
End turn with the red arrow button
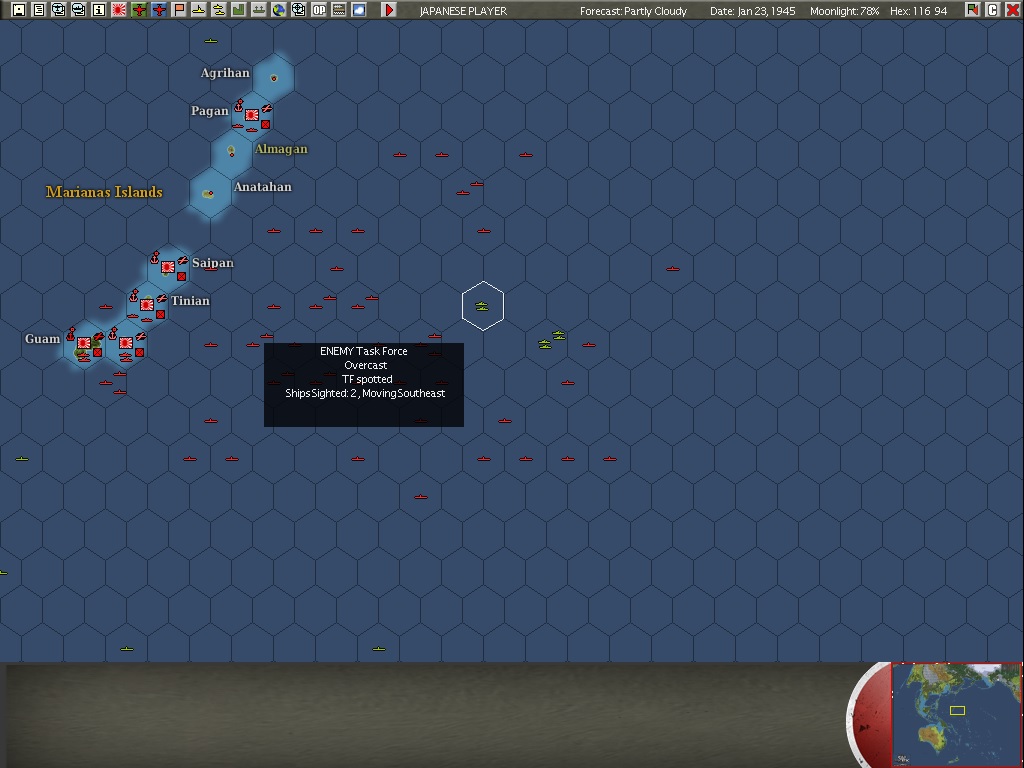pos(389,10)
